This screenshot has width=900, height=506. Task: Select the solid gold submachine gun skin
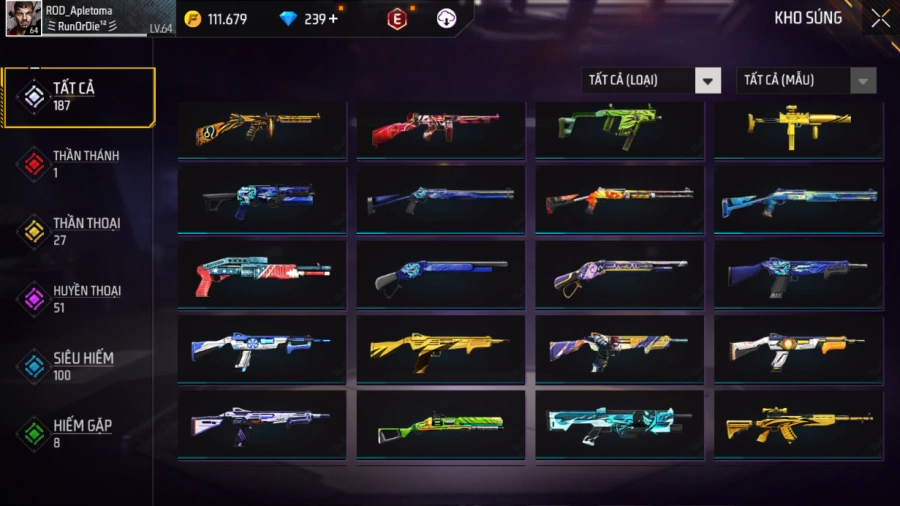point(798,128)
